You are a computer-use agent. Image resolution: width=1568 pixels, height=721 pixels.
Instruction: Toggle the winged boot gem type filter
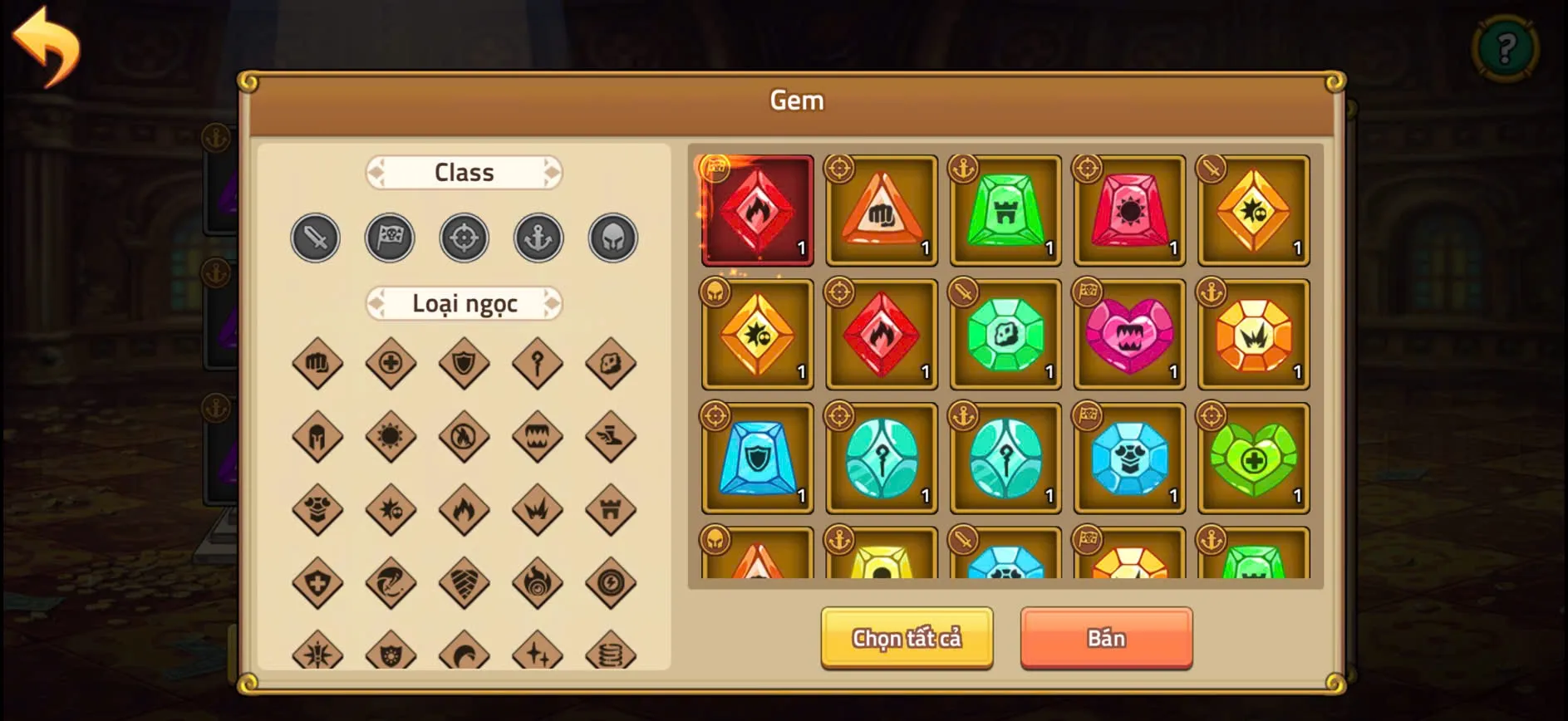[611, 436]
